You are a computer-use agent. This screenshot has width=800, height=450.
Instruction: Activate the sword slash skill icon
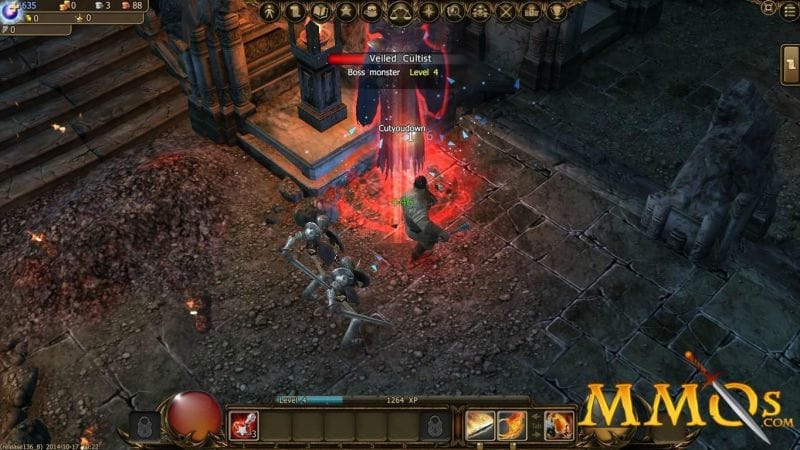[480, 425]
